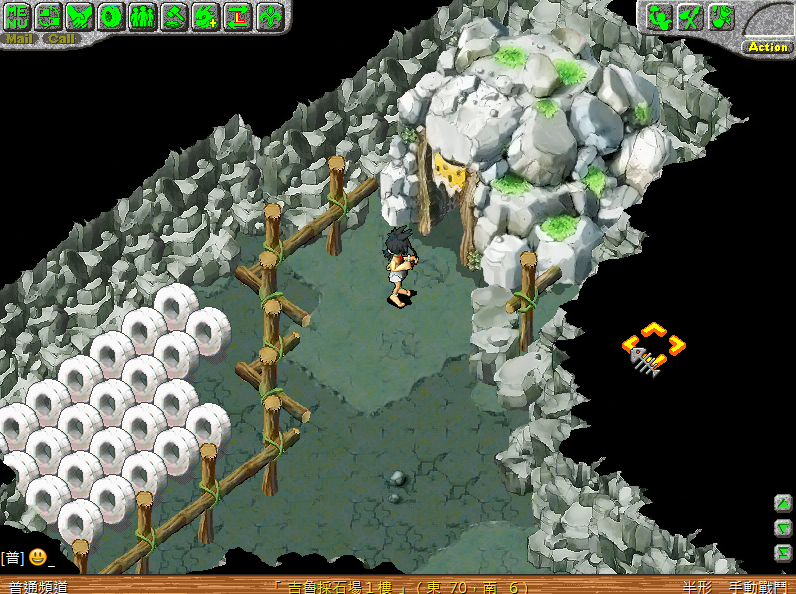Click the smiley emoticon in chat line
The height and width of the screenshot is (594, 796).
(x=37, y=557)
